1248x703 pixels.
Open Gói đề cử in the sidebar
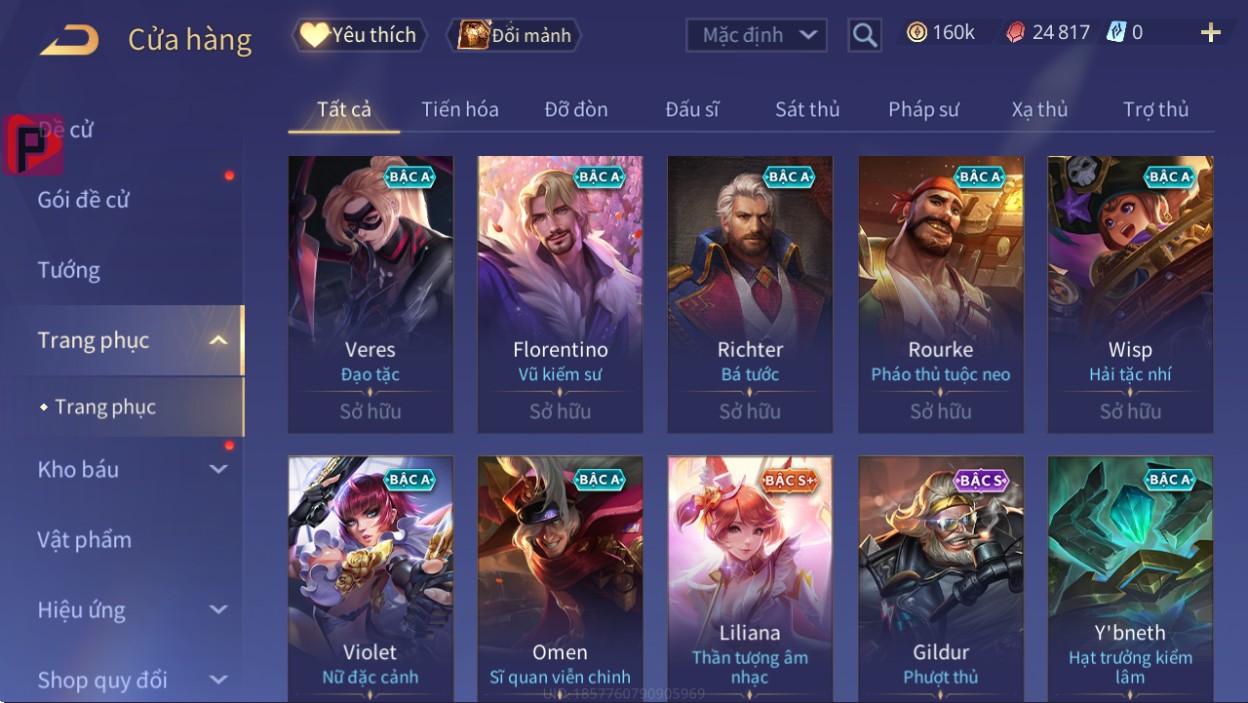click(x=84, y=199)
